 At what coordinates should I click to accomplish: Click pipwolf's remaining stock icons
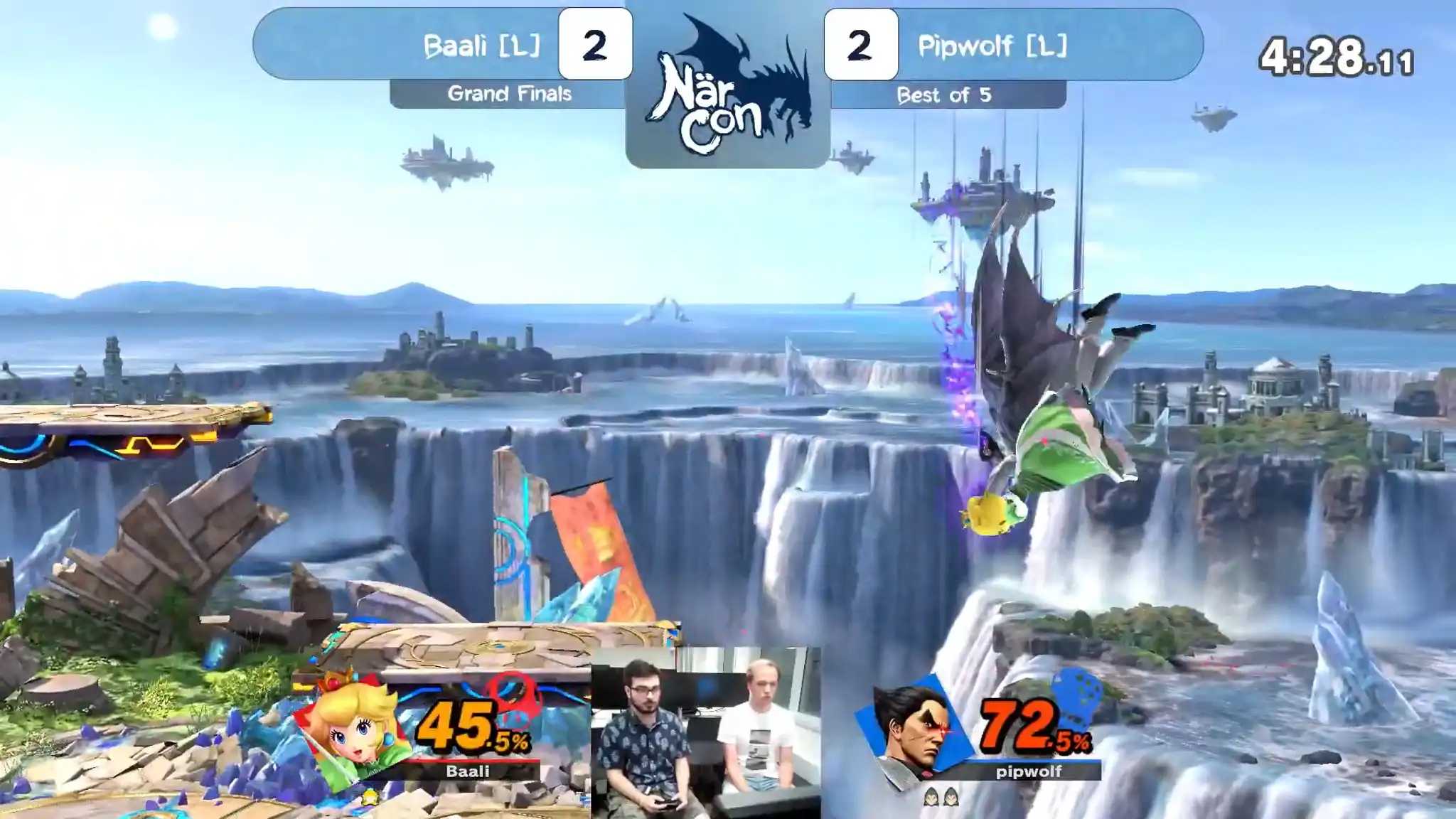(x=941, y=798)
